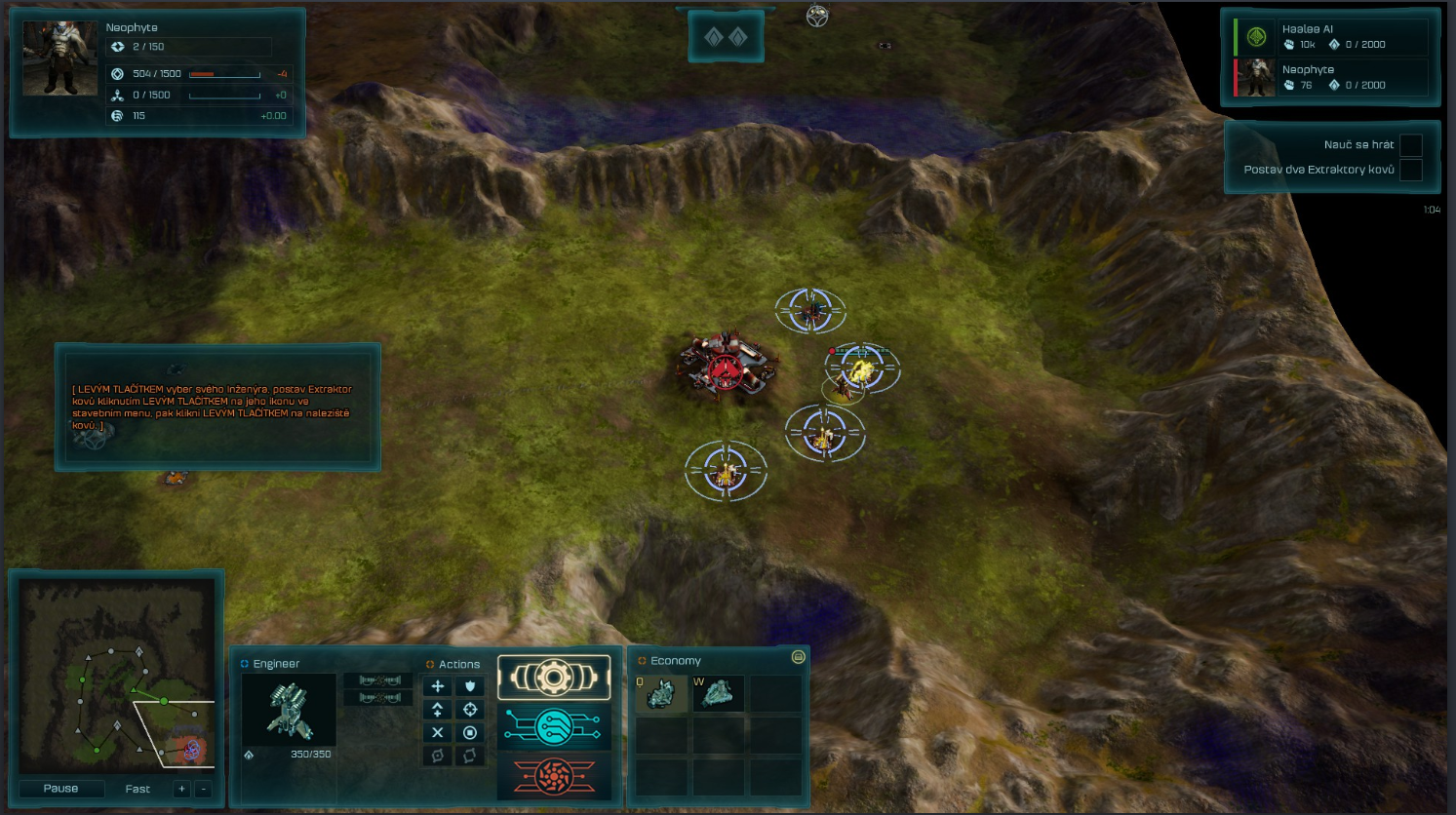Choose the first Economy building marked Q
Screen dimensions: 1456x815
tap(661, 694)
